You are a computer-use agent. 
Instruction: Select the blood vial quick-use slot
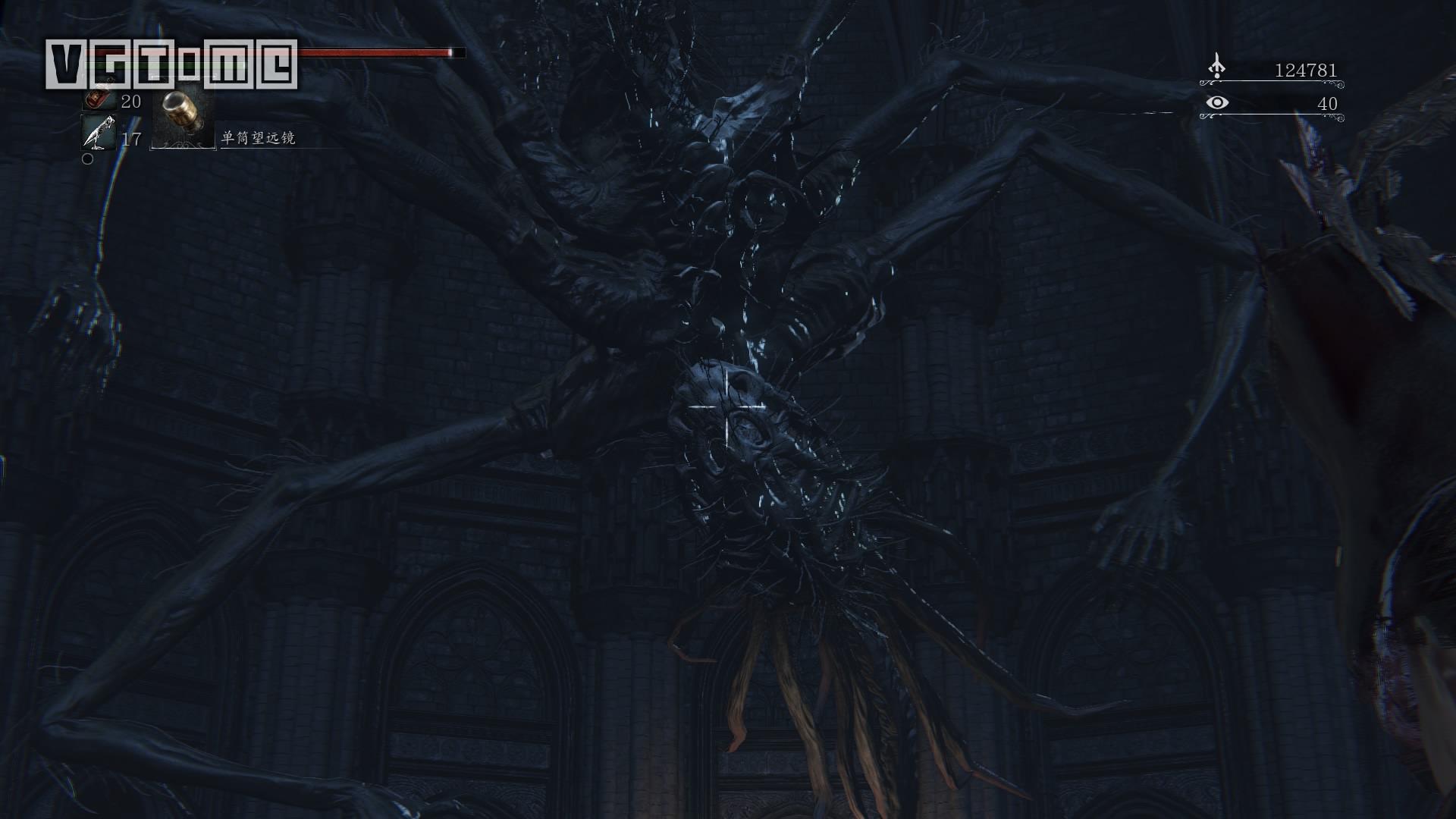[x=97, y=99]
